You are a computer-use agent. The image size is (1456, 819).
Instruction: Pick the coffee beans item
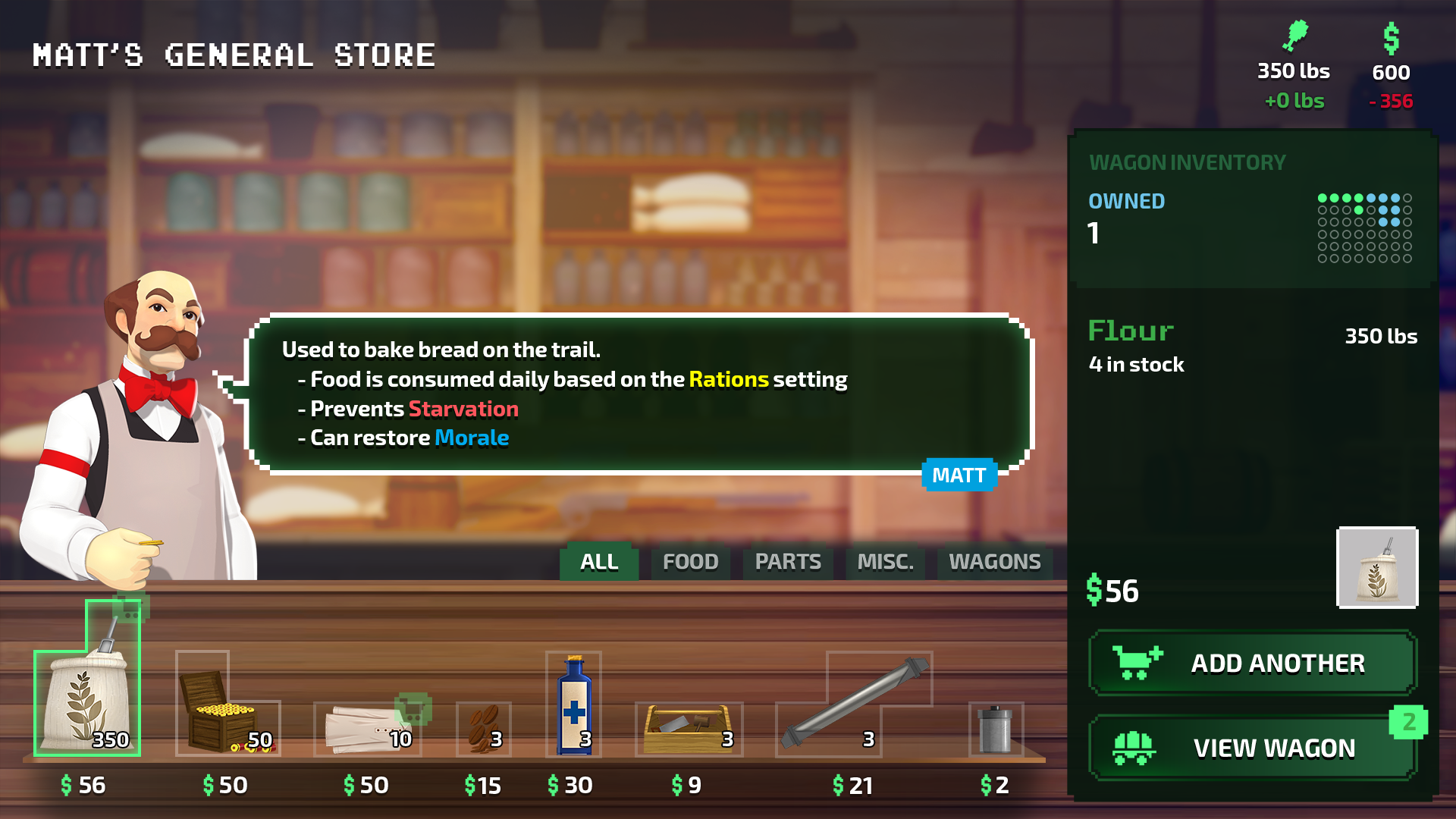(484, 729)
